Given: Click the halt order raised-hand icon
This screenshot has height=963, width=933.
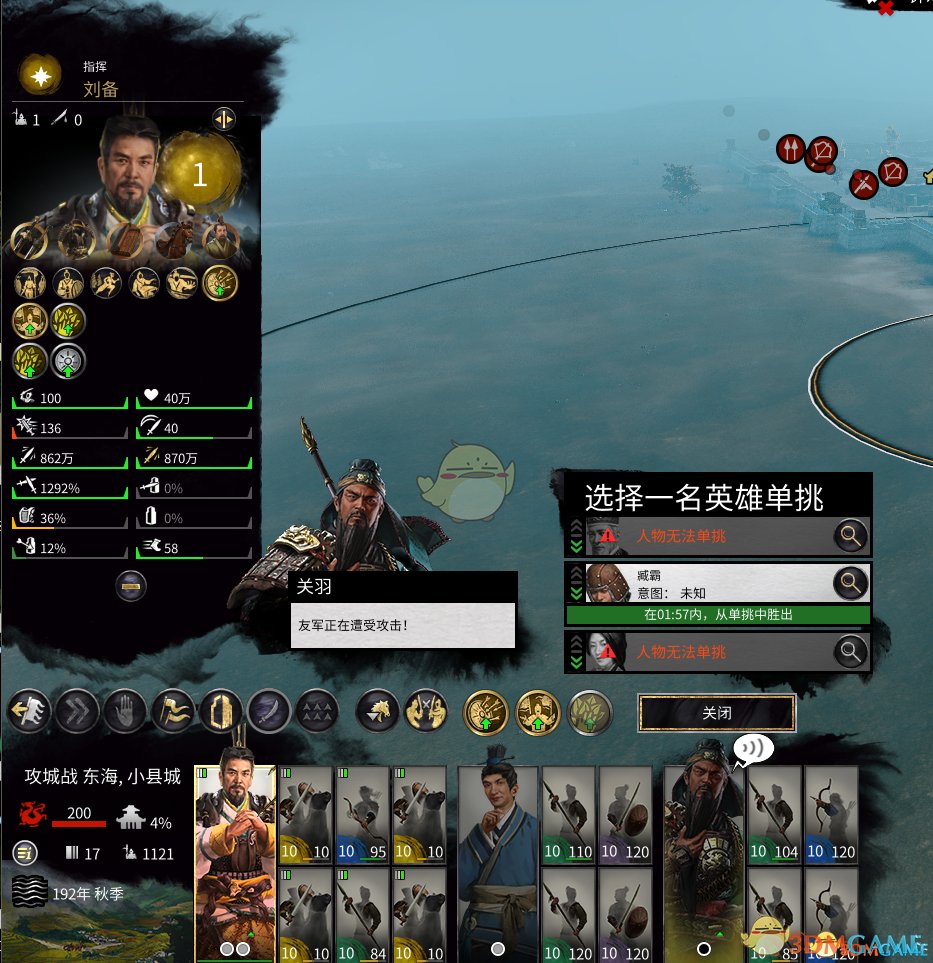Looking at the screenshot, I should click(123, 712).
